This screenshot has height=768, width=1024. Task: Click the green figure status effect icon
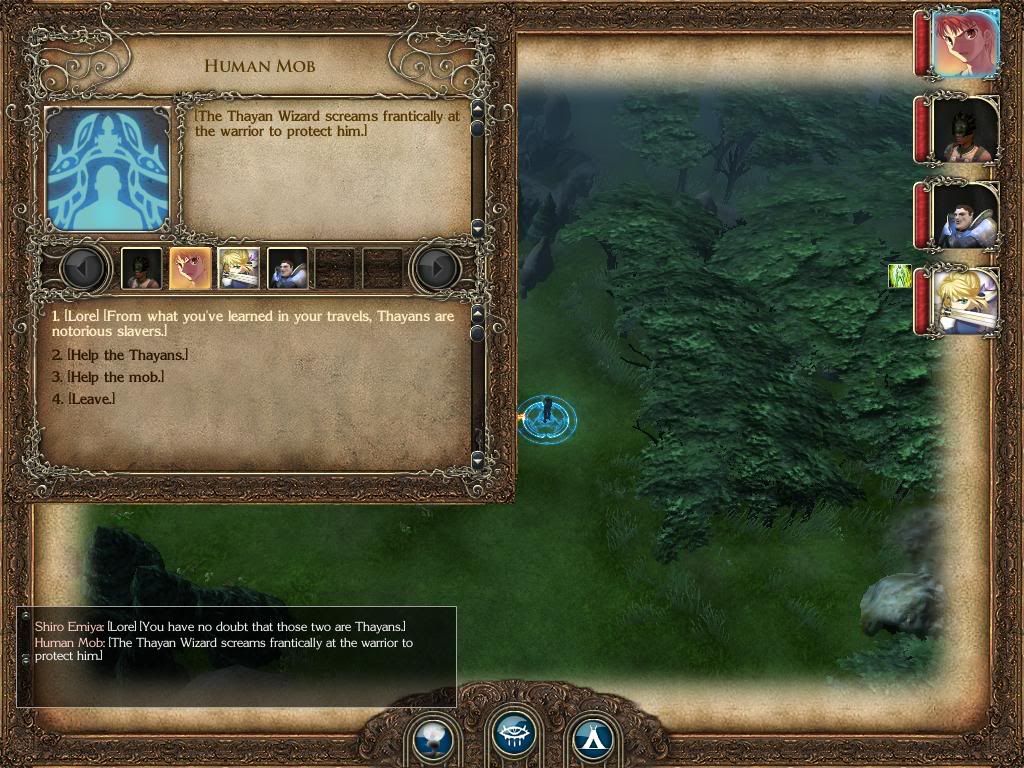coord(900,276)
